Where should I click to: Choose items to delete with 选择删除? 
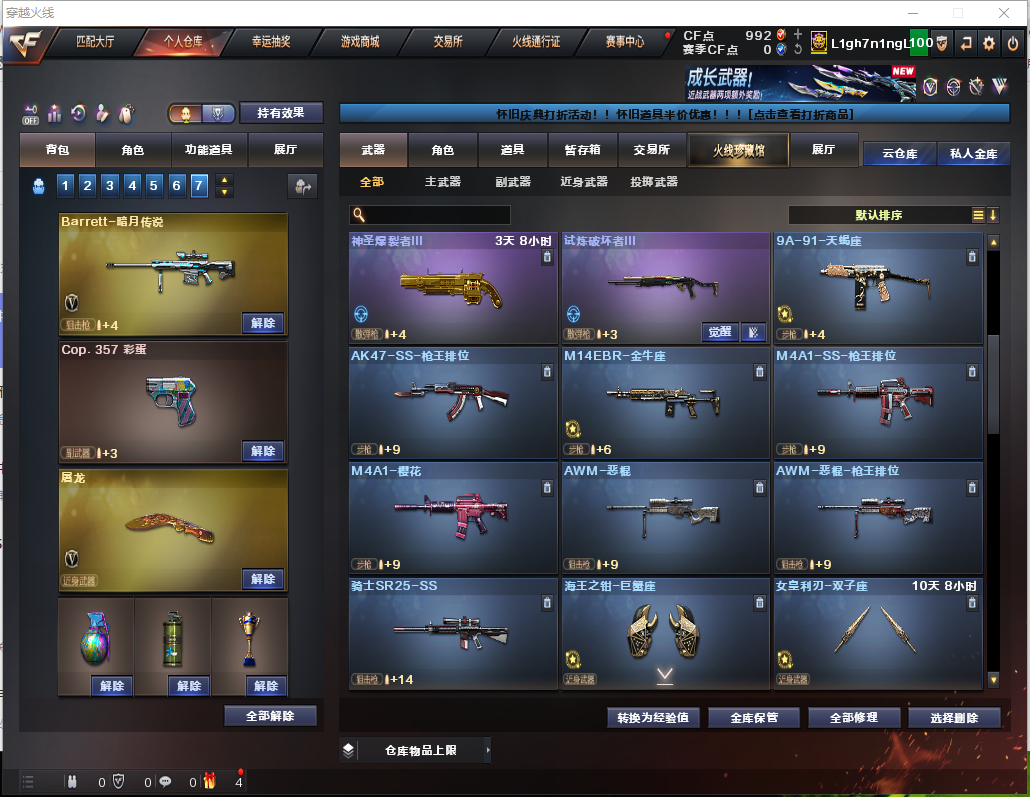click(x=954, y=718)
